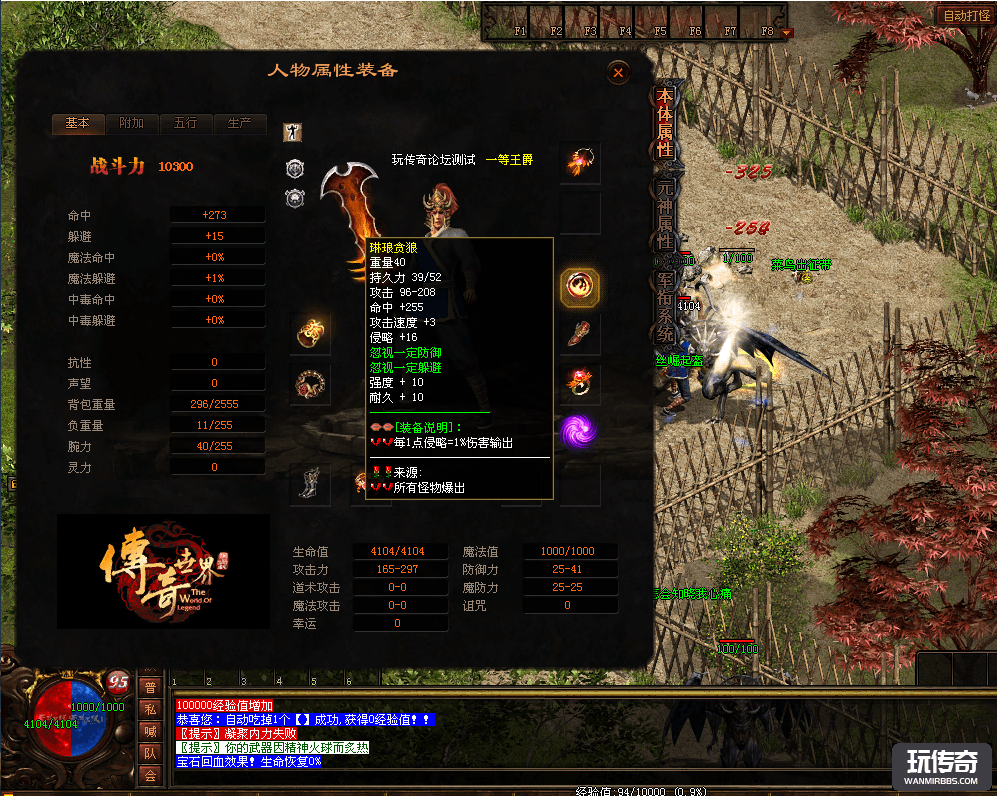Show the 生产 tab
The height and width of the screenshot is (796, 997).
tap(239, 124)
